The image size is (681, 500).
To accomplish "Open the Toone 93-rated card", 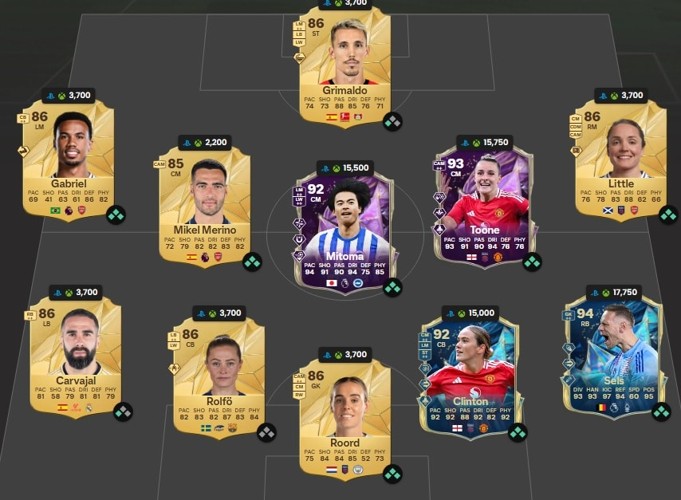I will click(483, 208).
